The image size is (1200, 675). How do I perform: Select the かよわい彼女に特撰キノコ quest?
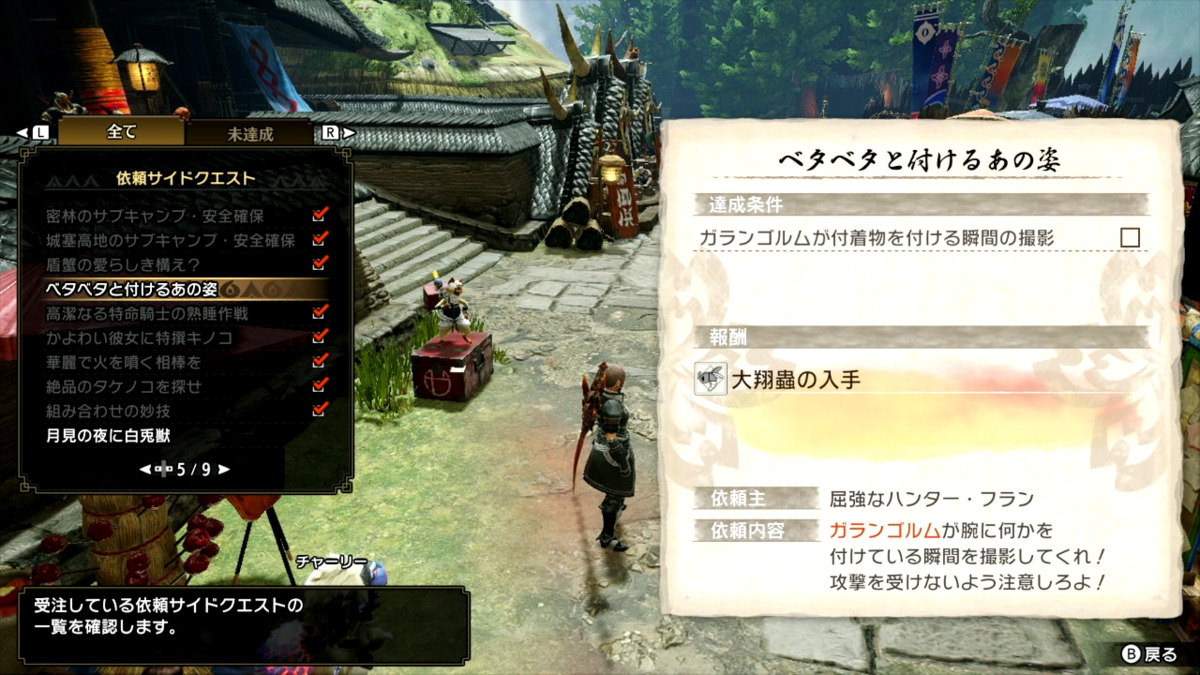coord(139,337)
